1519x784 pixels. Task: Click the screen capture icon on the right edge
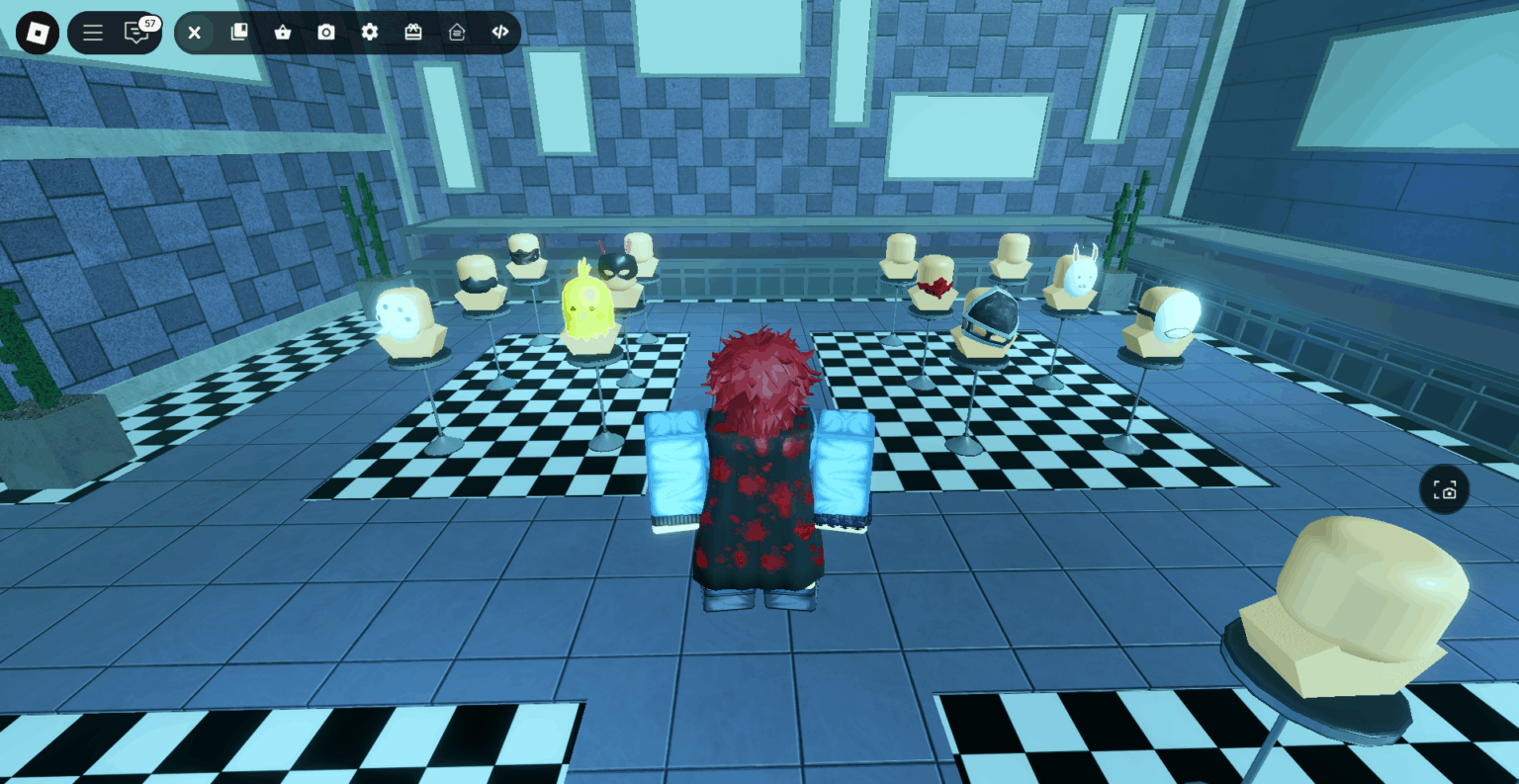click(1445, 489)
